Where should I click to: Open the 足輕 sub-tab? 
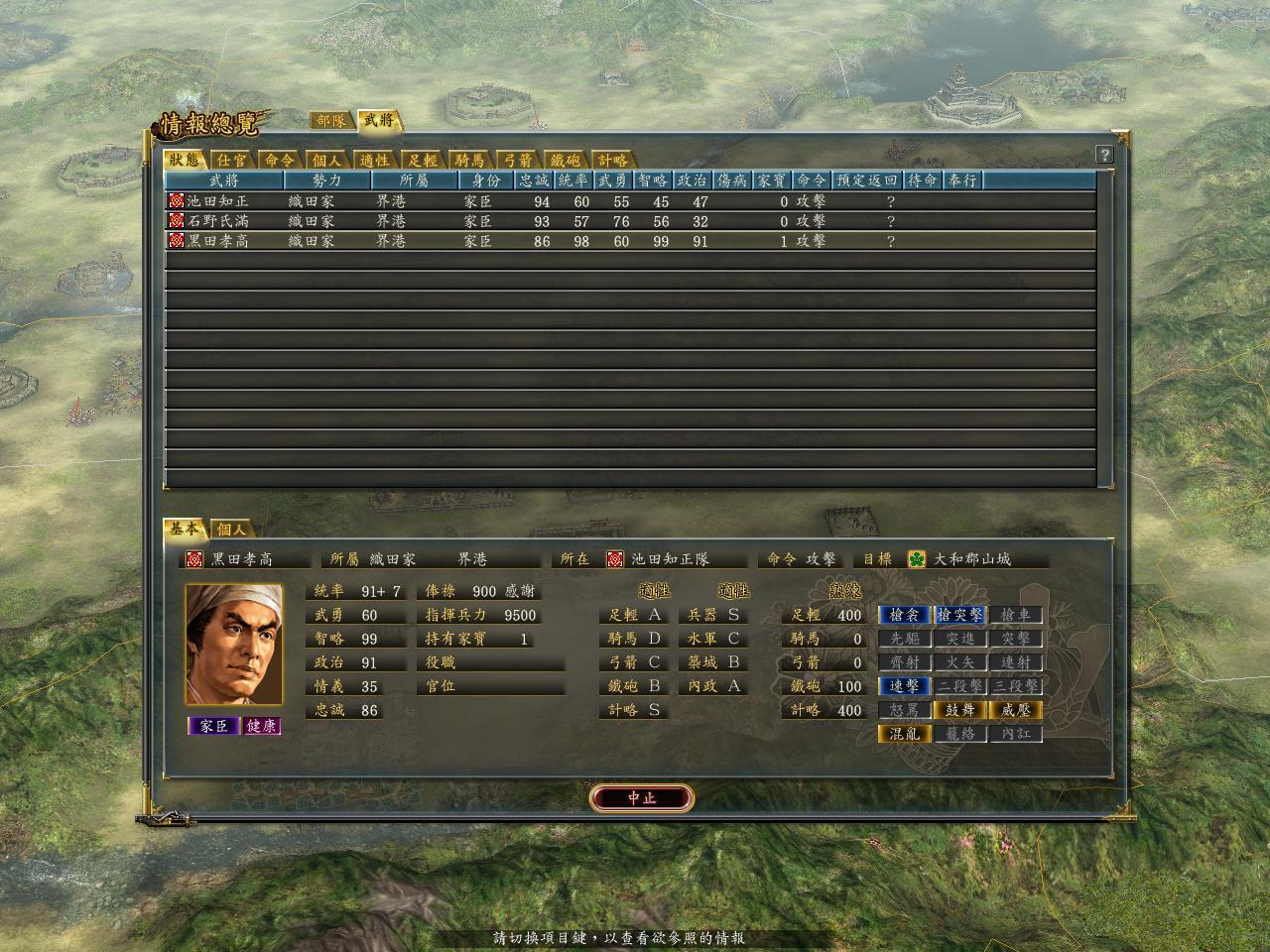pyautogui.click(x=423, y=161)
